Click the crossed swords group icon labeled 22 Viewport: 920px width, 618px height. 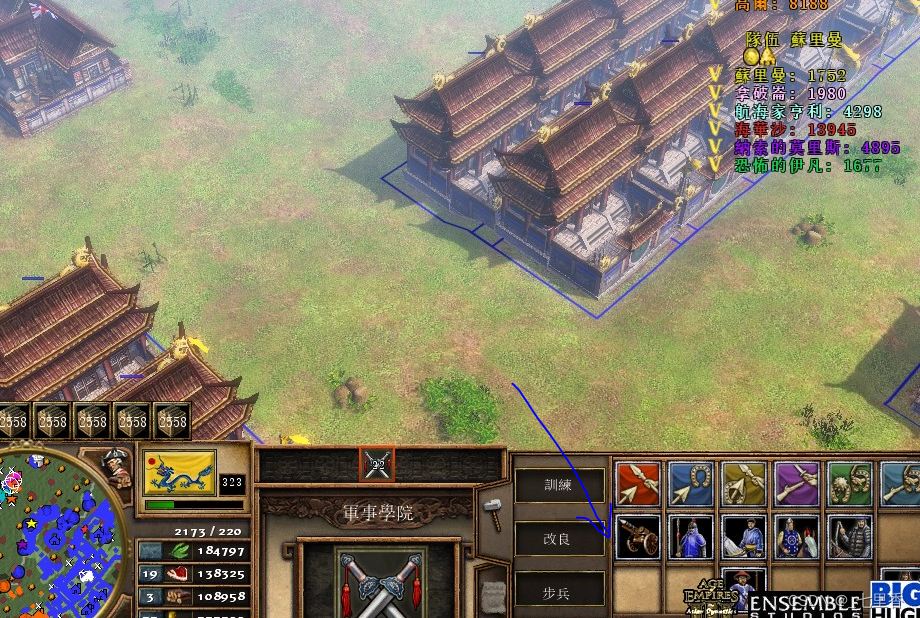(378, 464)
